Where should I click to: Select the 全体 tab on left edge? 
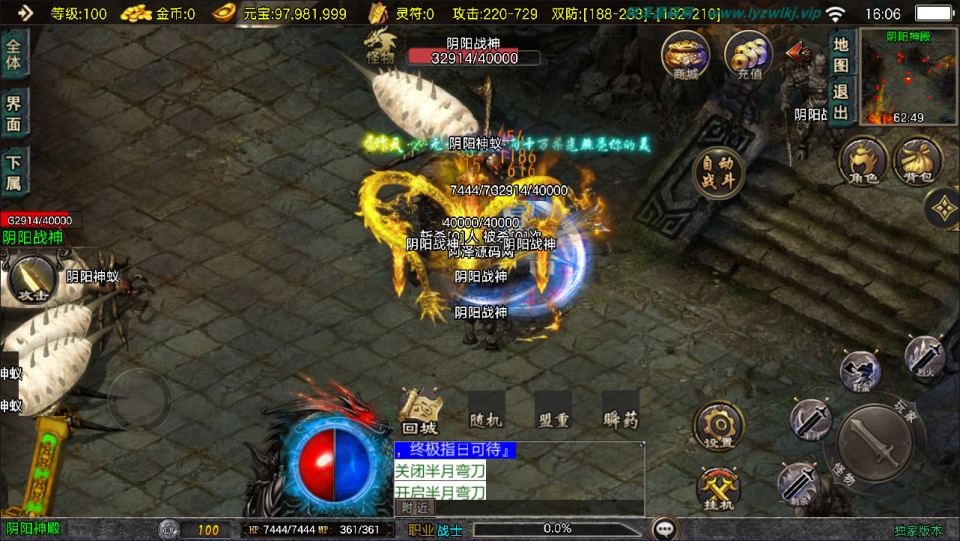tap(14, 54)
